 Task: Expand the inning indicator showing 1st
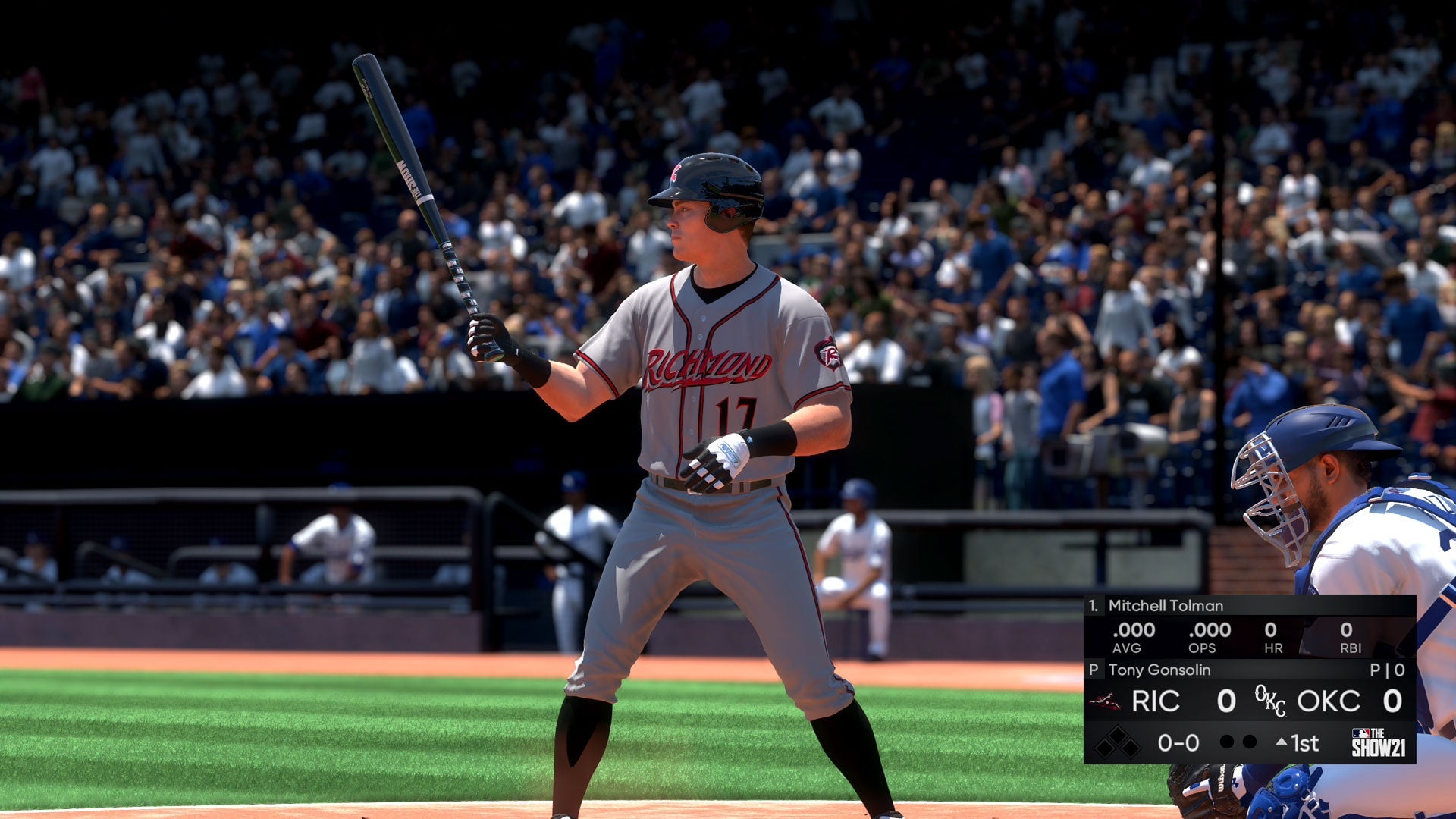coord(1305,742)
